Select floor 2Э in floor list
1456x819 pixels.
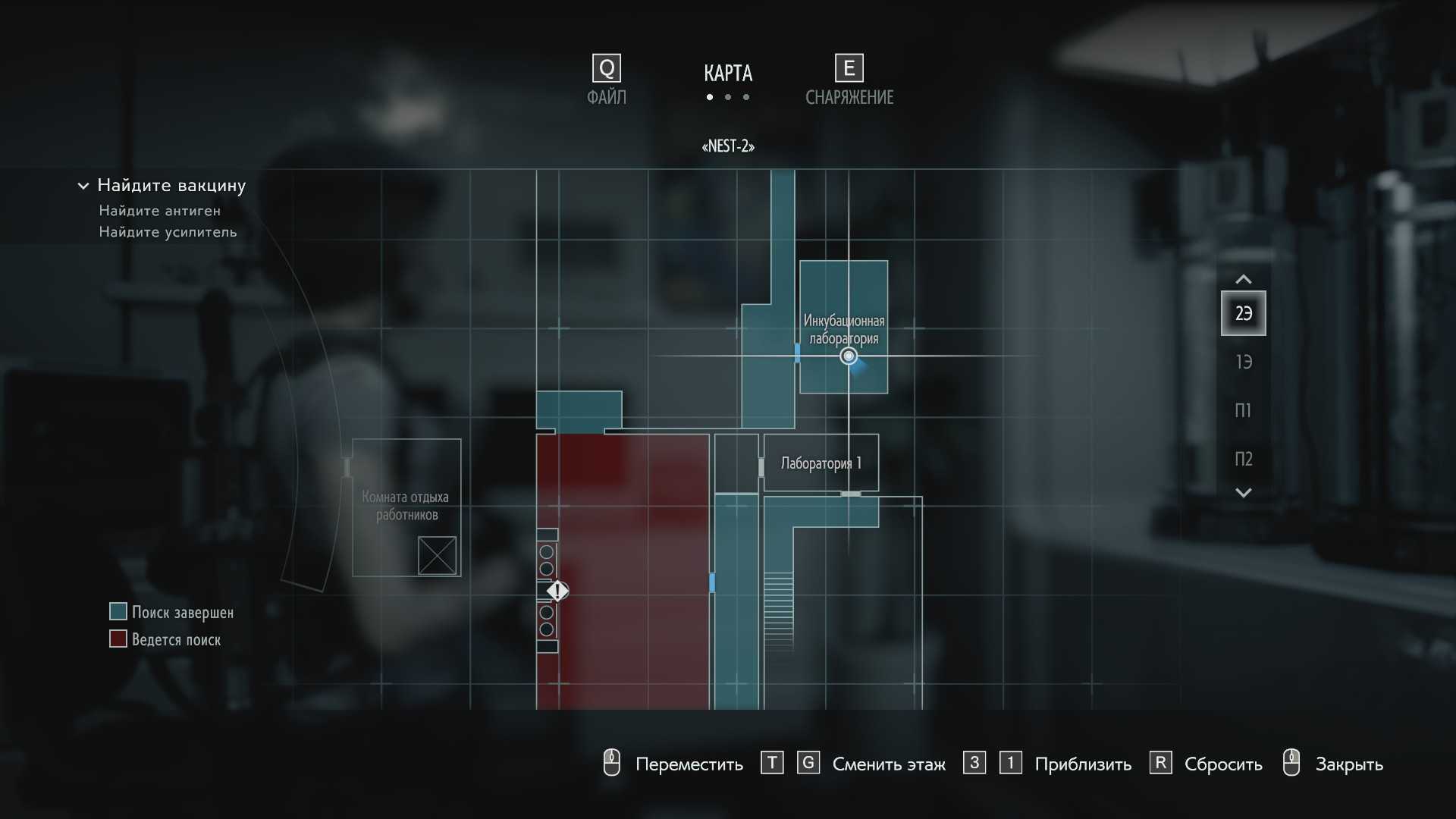coord(1243,313)
